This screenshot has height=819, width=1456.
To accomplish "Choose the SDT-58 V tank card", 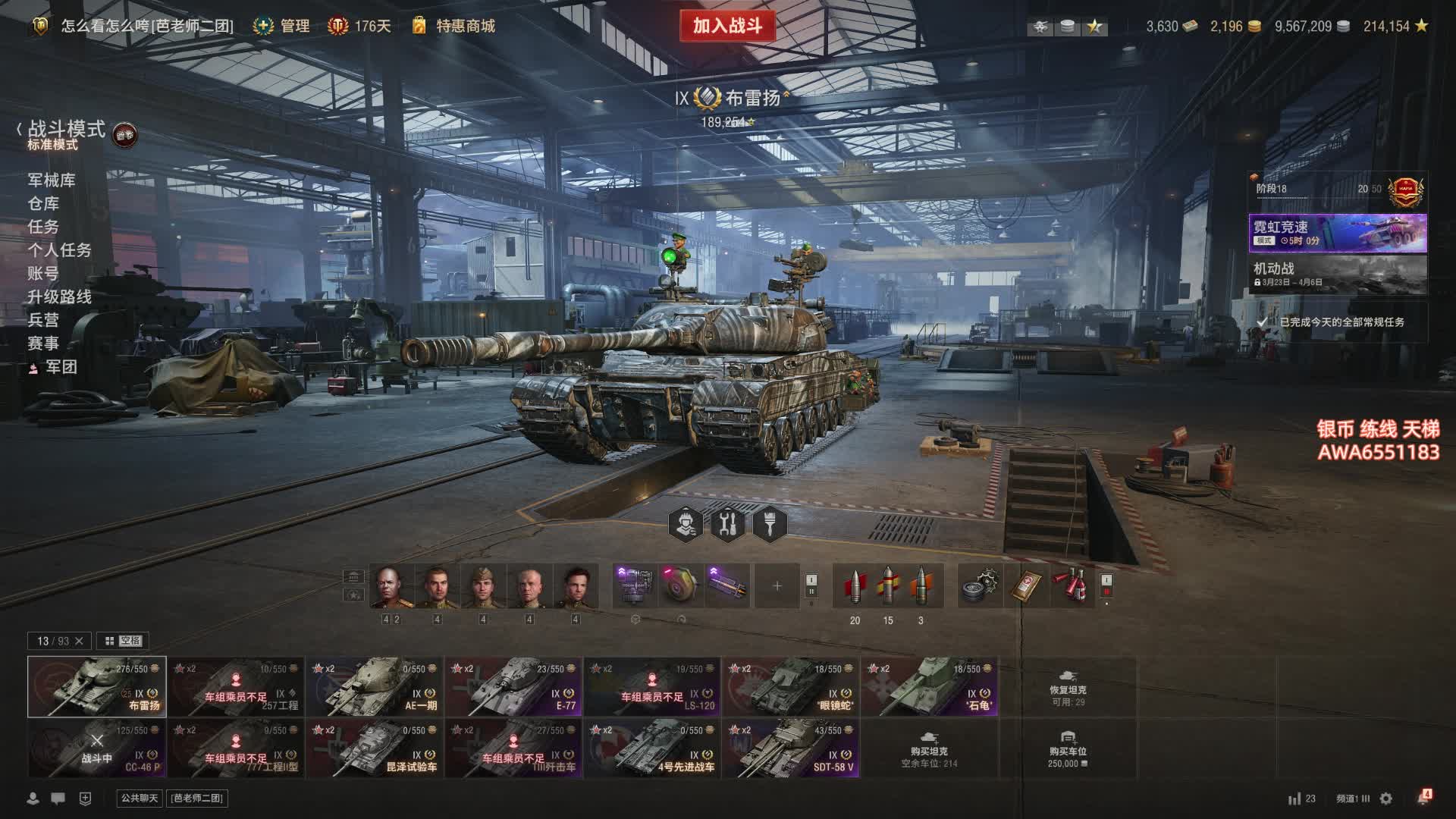I will [791, 748].
